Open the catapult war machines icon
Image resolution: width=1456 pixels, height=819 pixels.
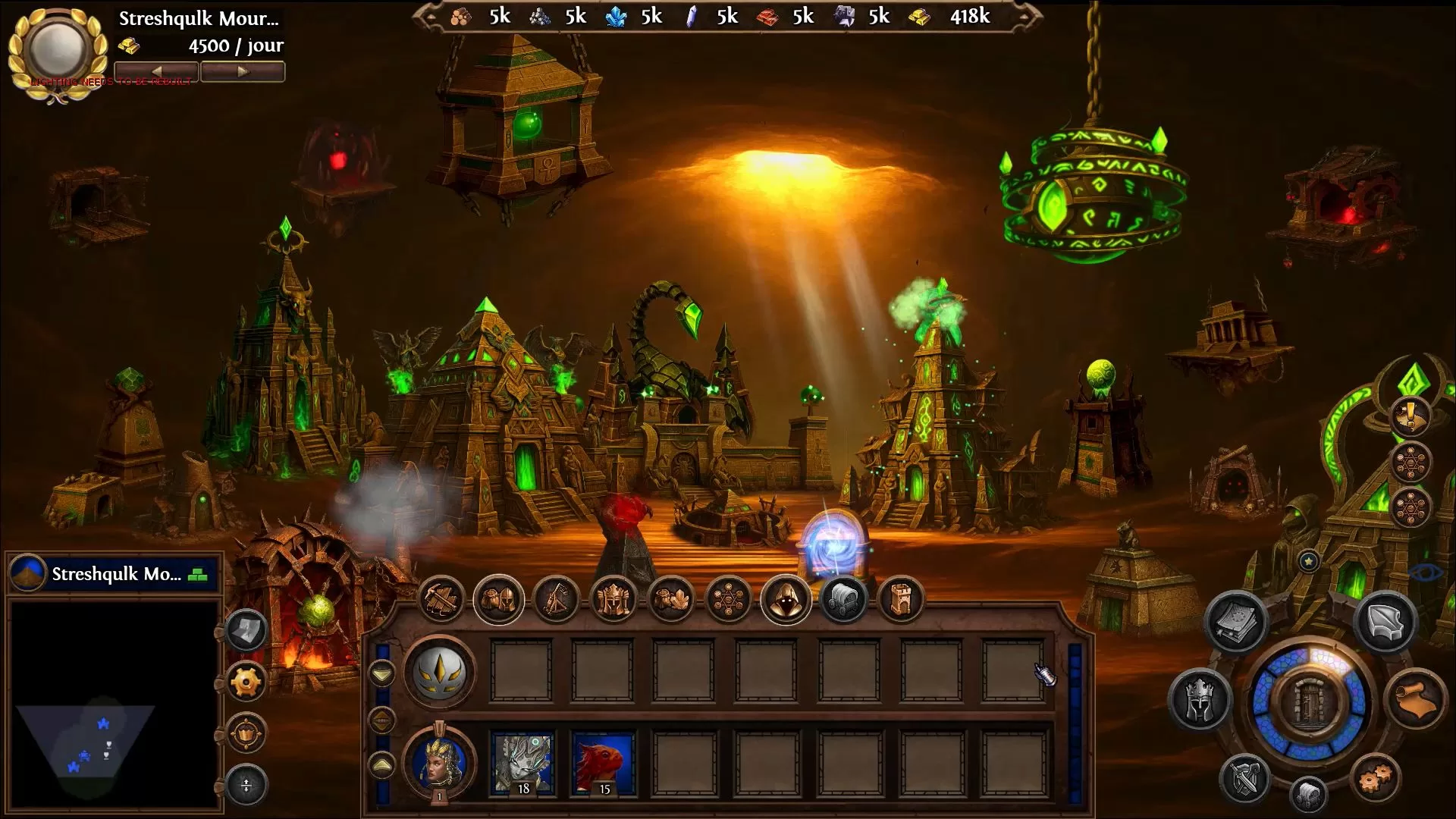(x=556, y=600)
